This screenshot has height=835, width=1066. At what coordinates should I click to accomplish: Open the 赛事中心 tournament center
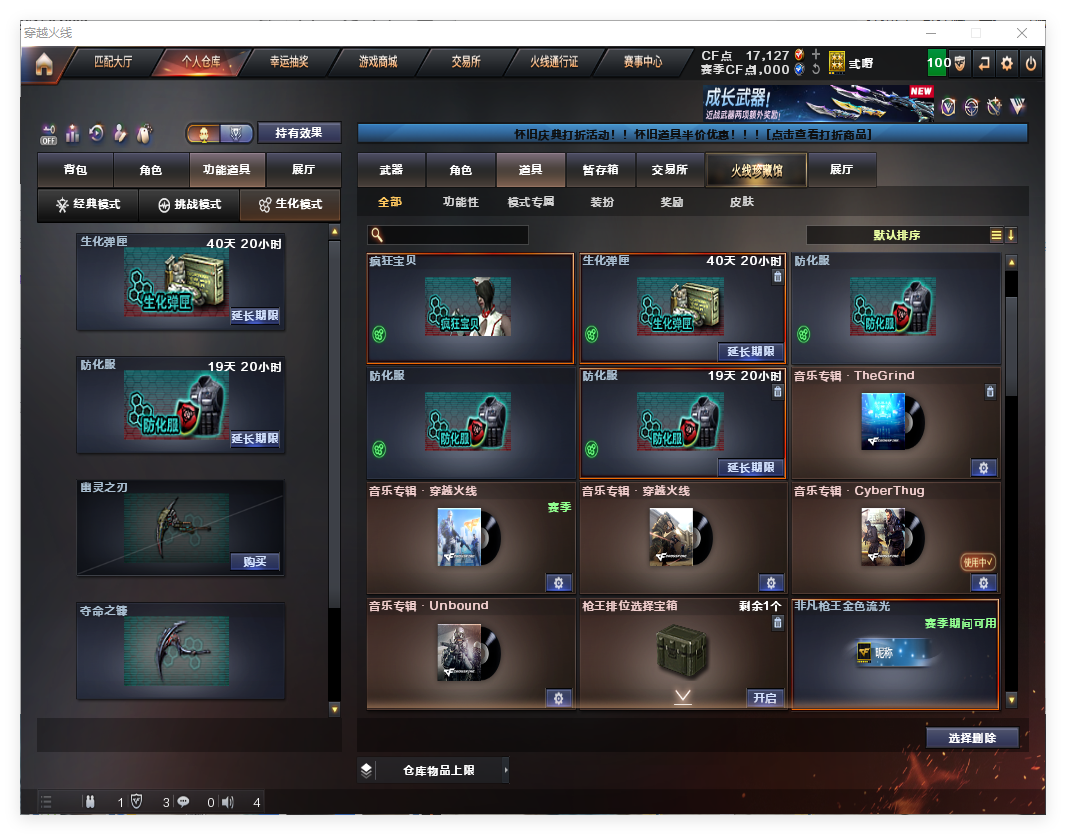[x=643, y=62]
